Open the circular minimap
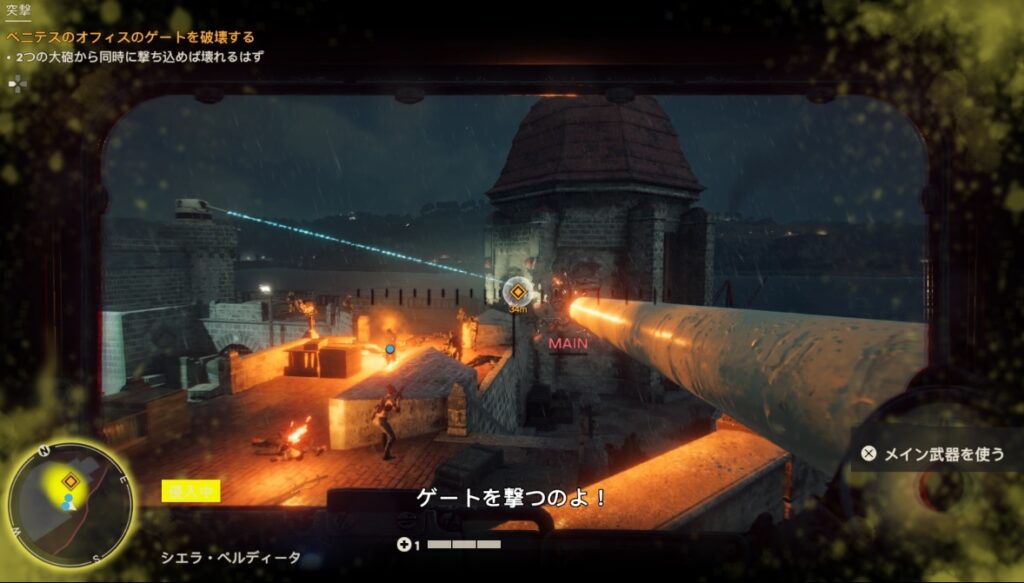The image size is (1024, 583). point(70,503)
